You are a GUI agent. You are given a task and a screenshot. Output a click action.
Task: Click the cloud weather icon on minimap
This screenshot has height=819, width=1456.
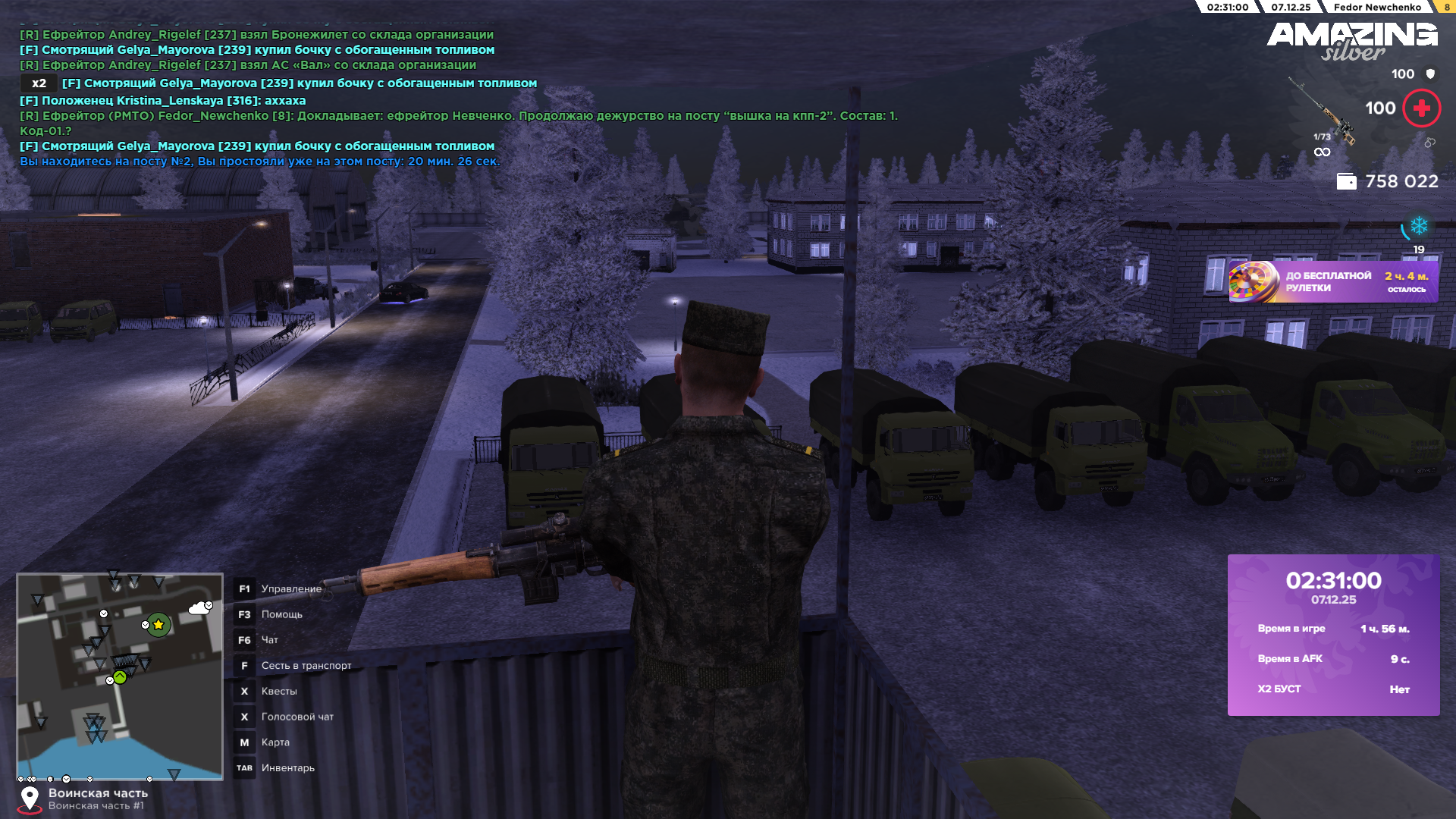[x=199, y=608]
